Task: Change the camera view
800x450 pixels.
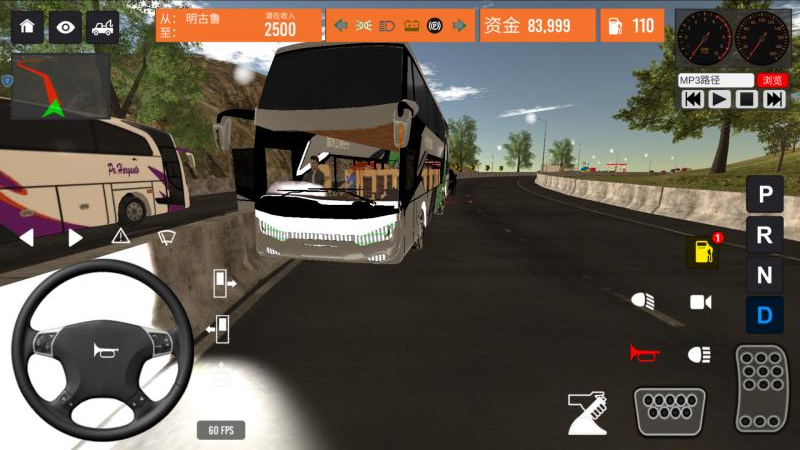Action: tap(701, 301)
